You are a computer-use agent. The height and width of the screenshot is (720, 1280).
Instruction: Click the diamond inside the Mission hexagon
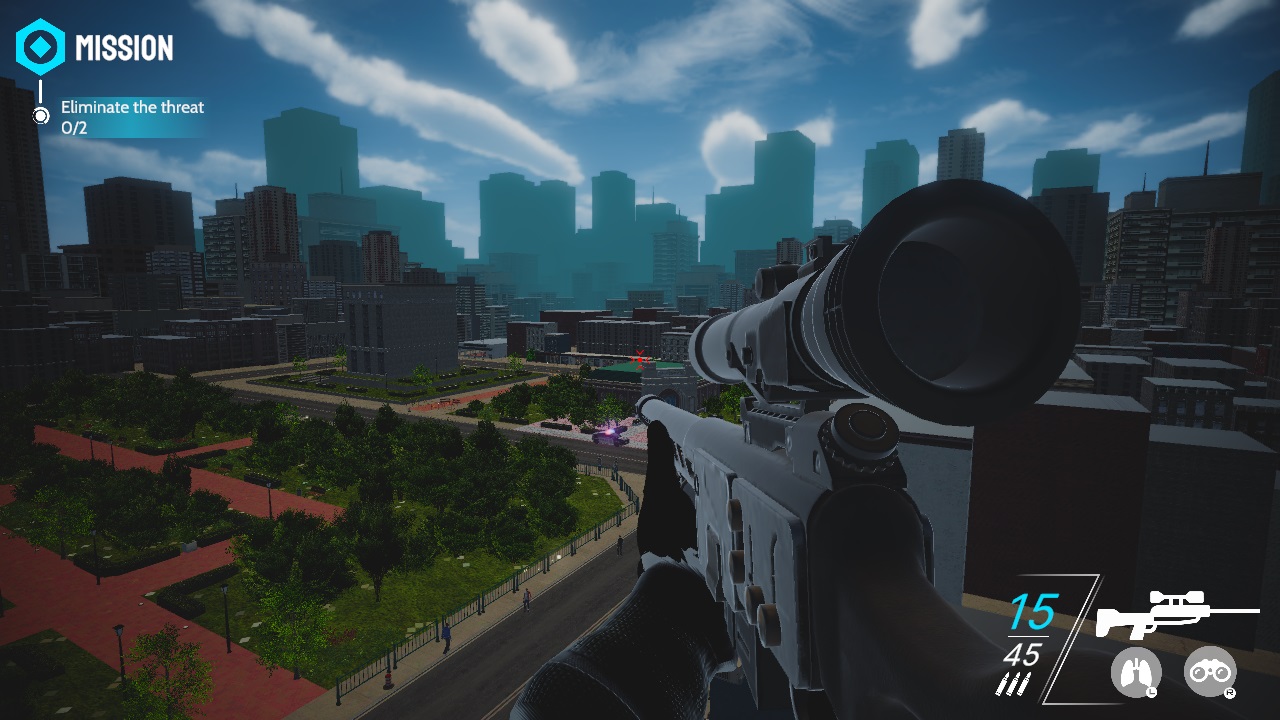coord(41,46)
